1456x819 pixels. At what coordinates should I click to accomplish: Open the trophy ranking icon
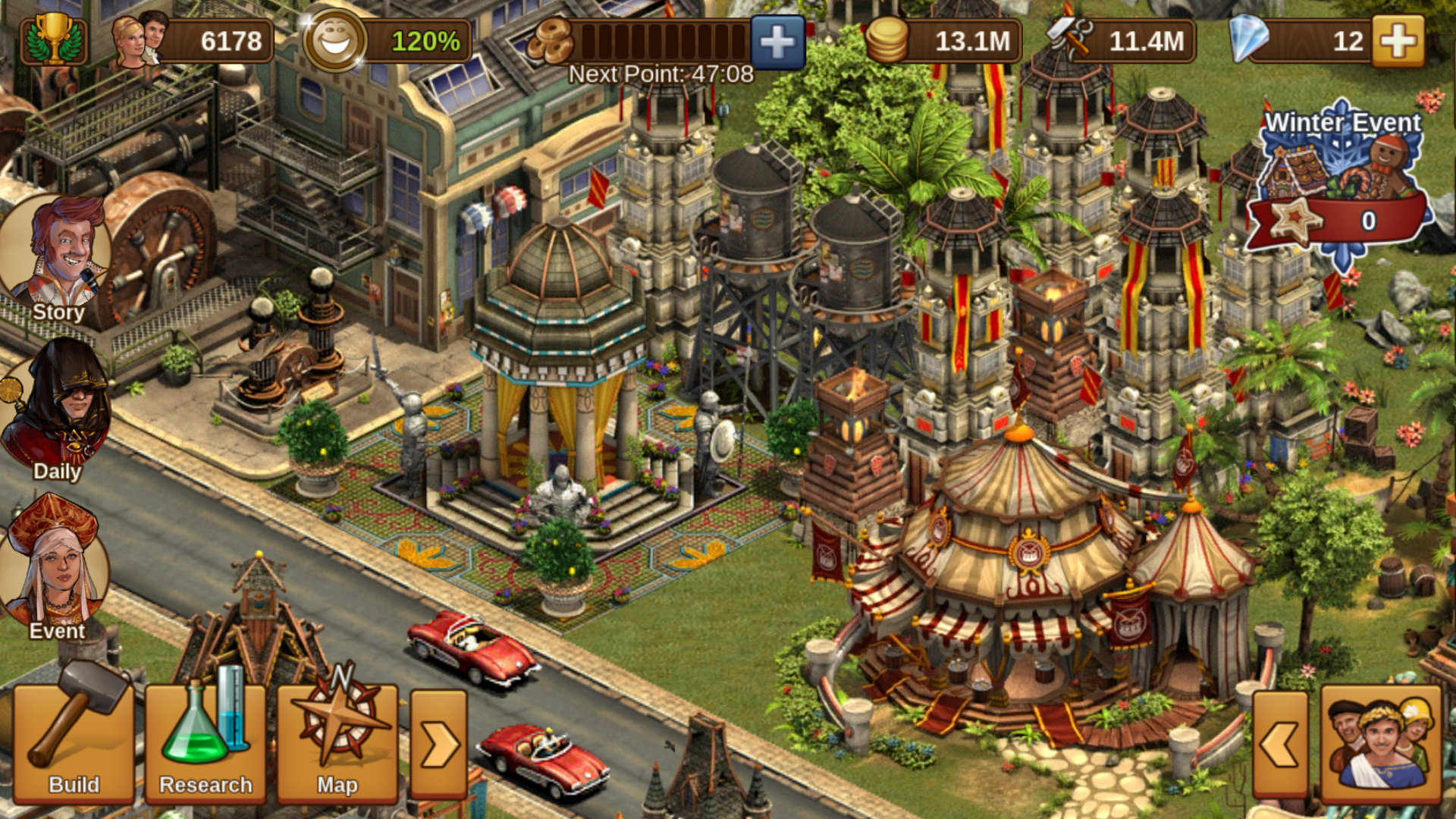[53, 39]
